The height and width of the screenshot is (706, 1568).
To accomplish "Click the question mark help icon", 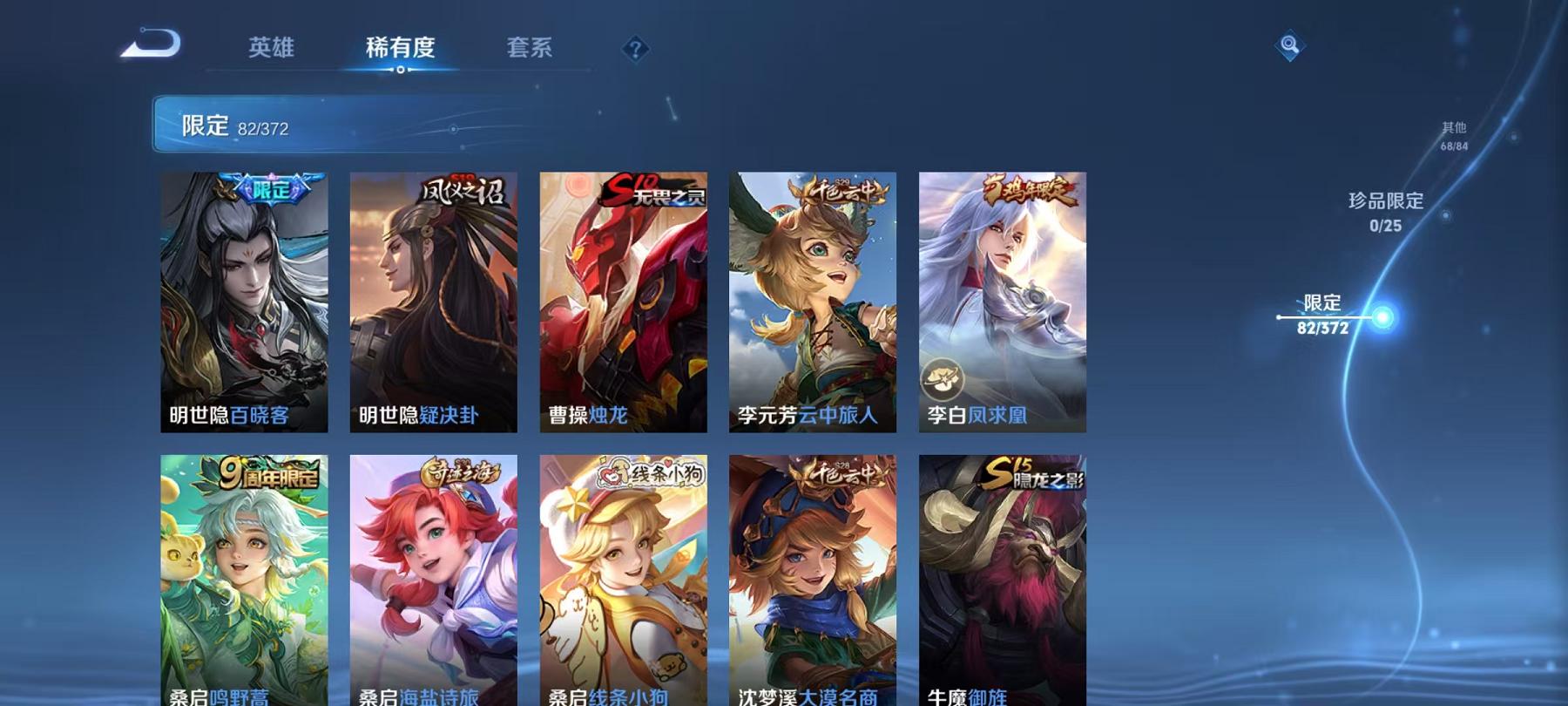I will point(637,50).
